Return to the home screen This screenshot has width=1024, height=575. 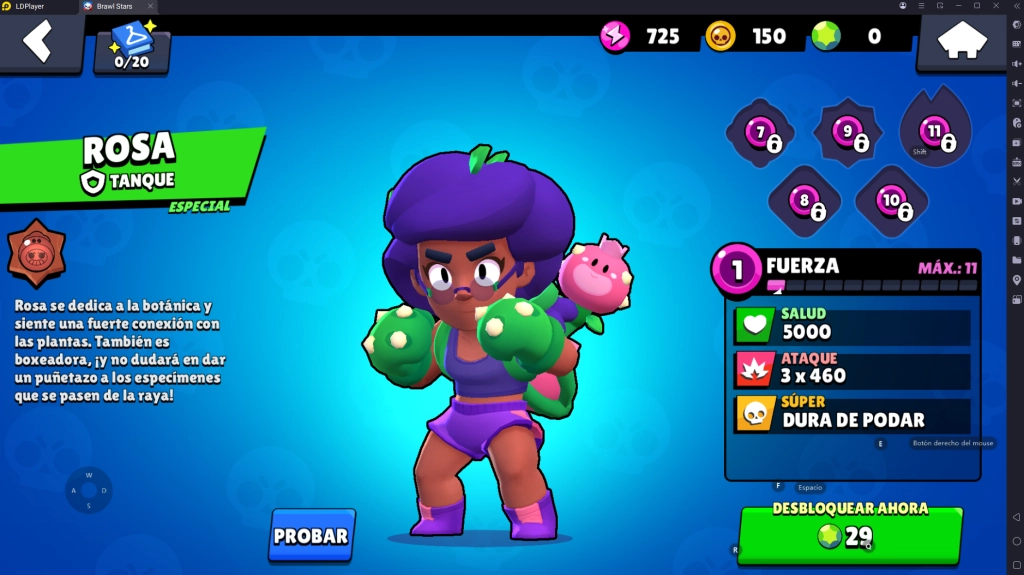961,42
